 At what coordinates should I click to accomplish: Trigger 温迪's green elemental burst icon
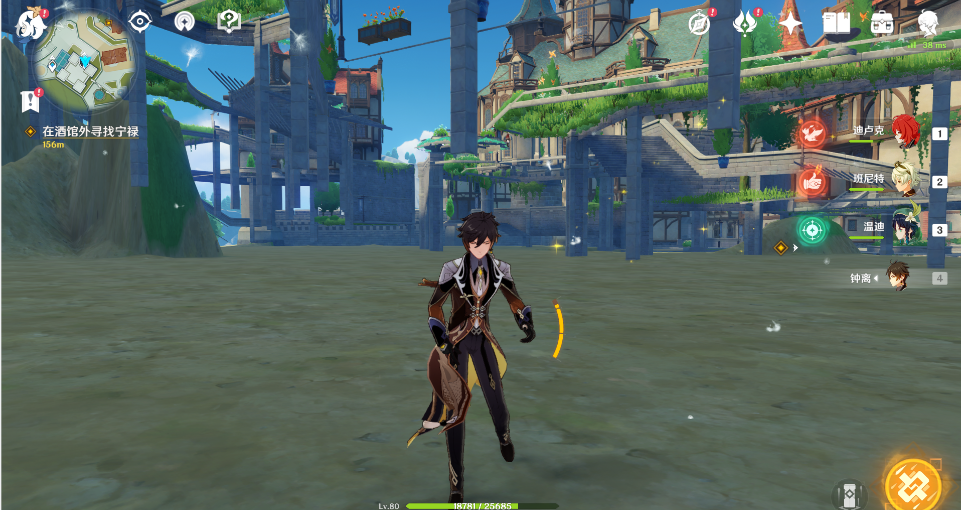click(x=812, y=230)
